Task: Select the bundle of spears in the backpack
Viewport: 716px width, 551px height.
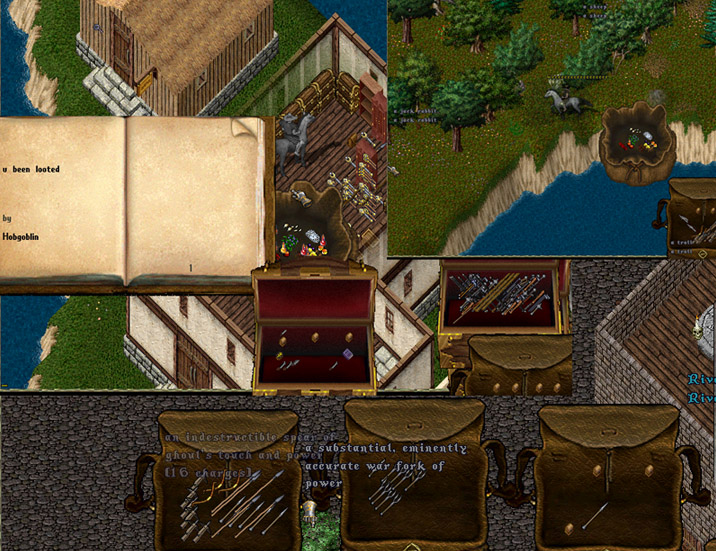Action: [x=232, y=498]
